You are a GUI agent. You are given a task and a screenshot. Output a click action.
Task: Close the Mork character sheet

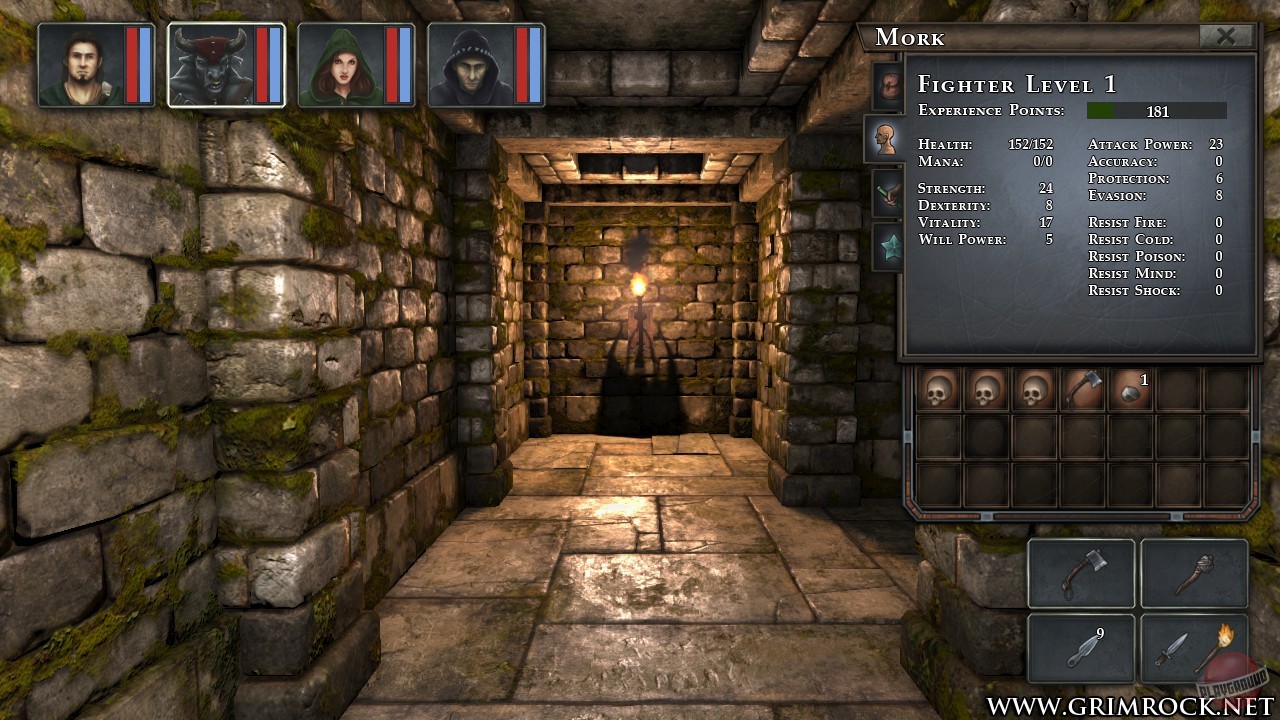point(1228,37)
